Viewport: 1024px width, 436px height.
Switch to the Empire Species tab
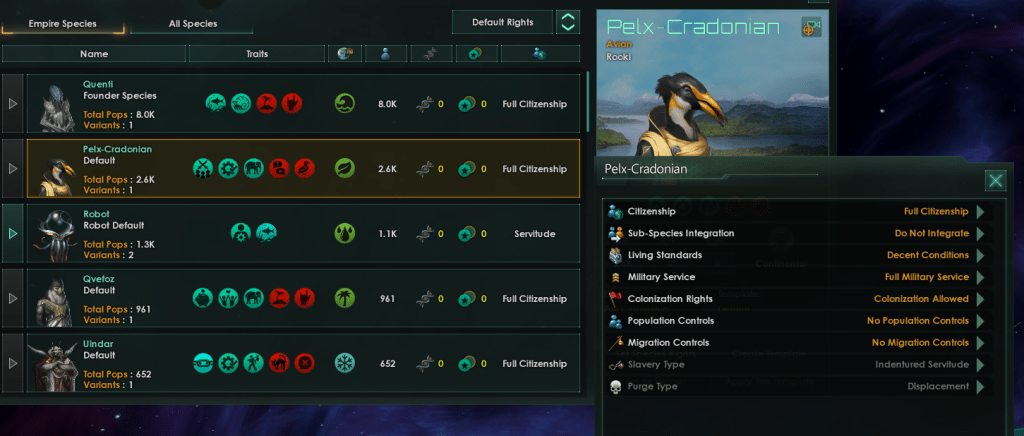63,23
